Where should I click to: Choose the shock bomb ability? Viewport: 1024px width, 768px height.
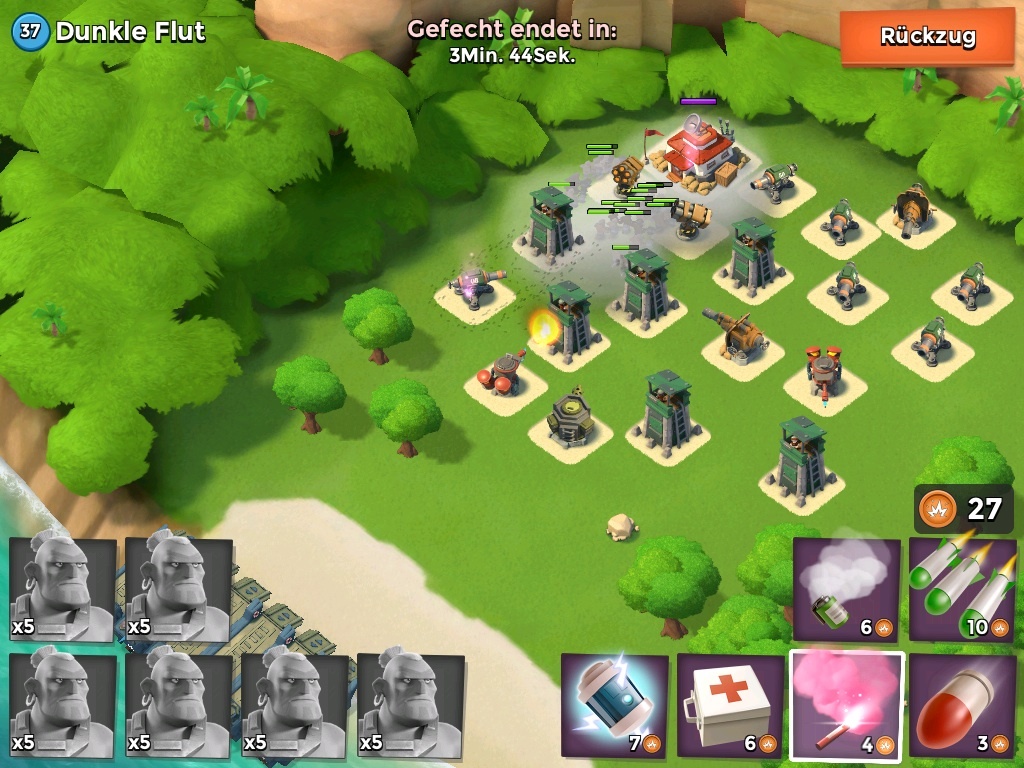coord(614,705)
